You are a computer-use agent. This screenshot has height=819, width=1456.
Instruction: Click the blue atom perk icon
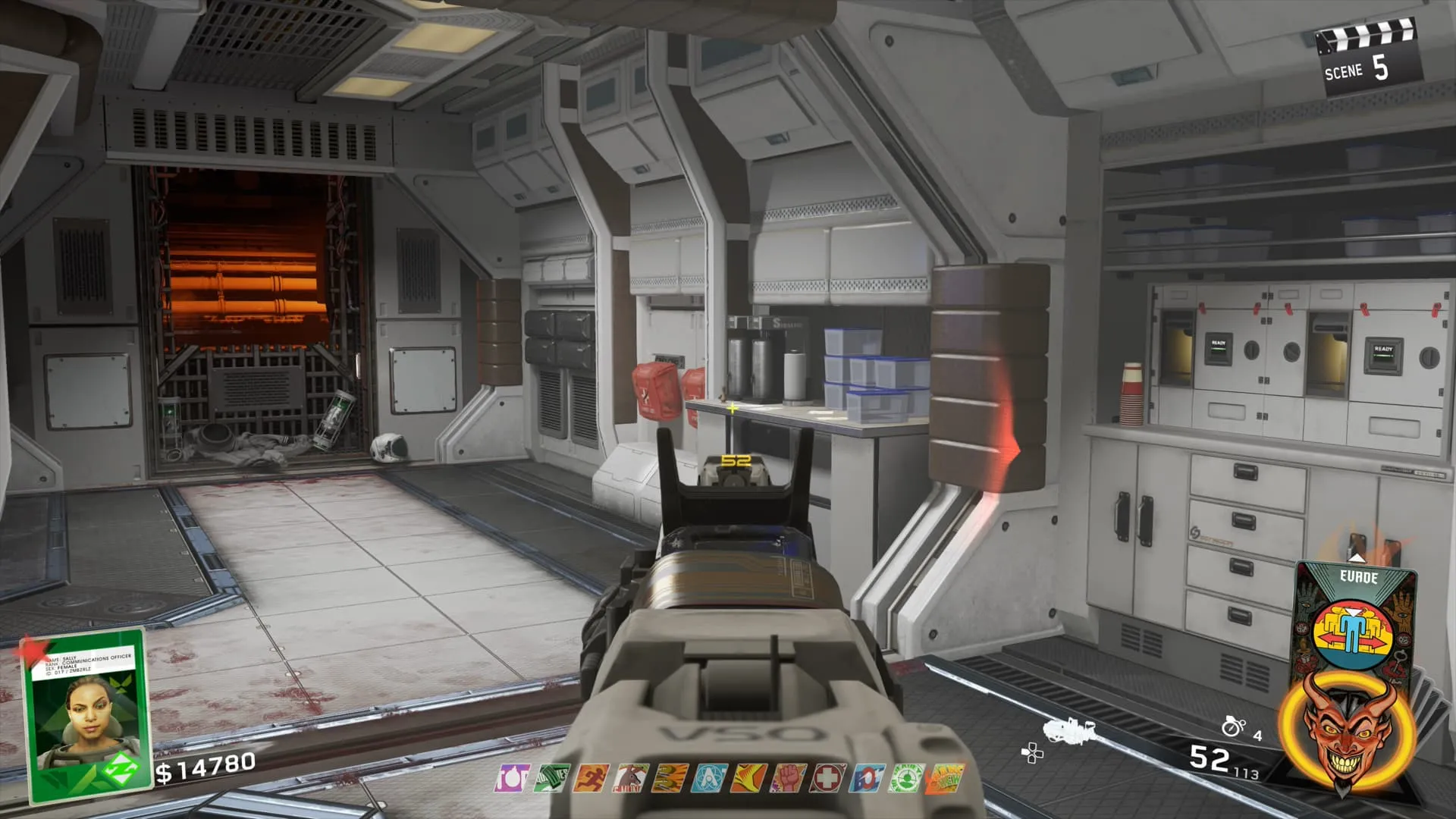[x=709, y=779]
